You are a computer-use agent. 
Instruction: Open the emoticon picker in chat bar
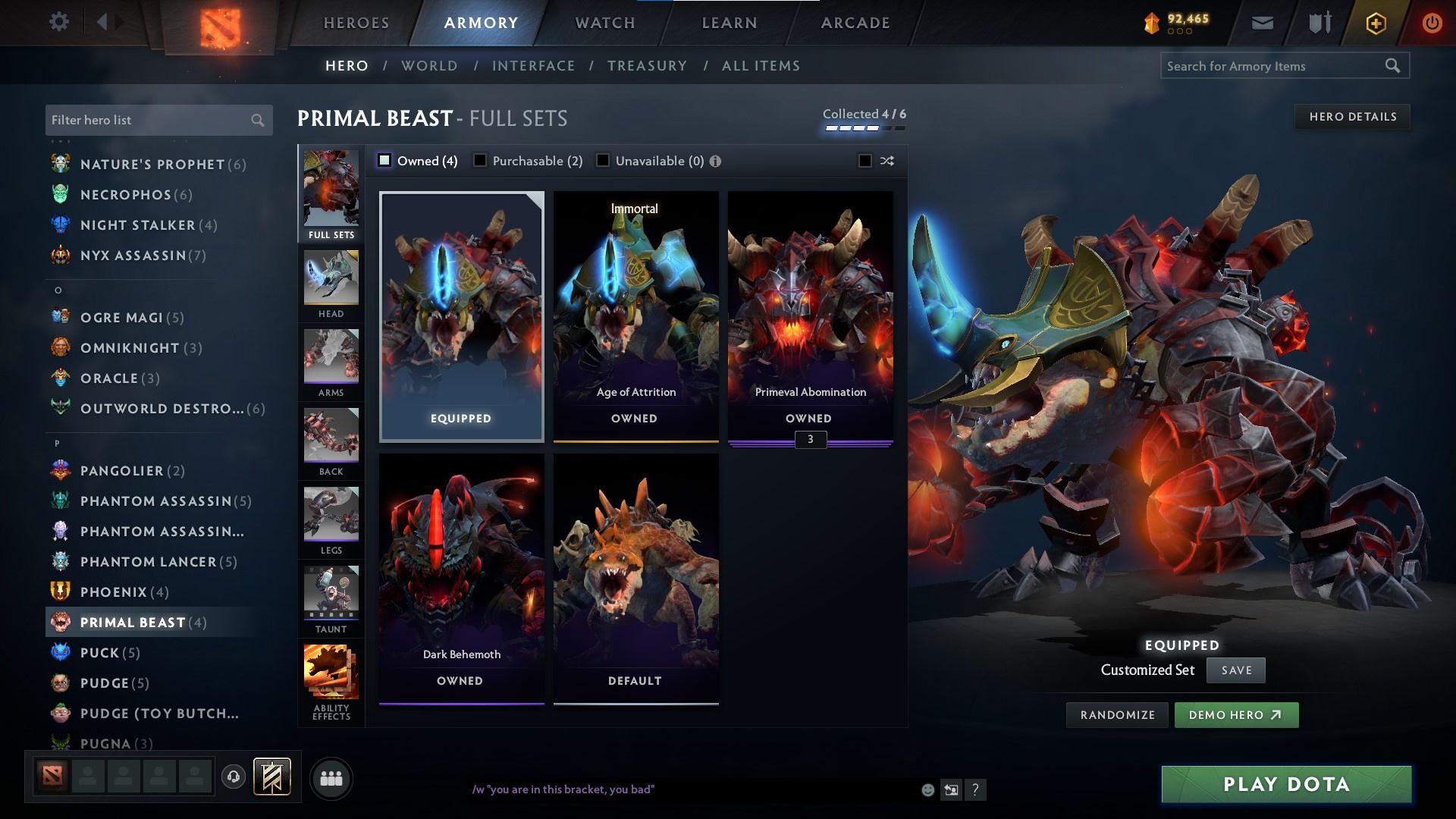pyautogui.click(x=927, y=789)
